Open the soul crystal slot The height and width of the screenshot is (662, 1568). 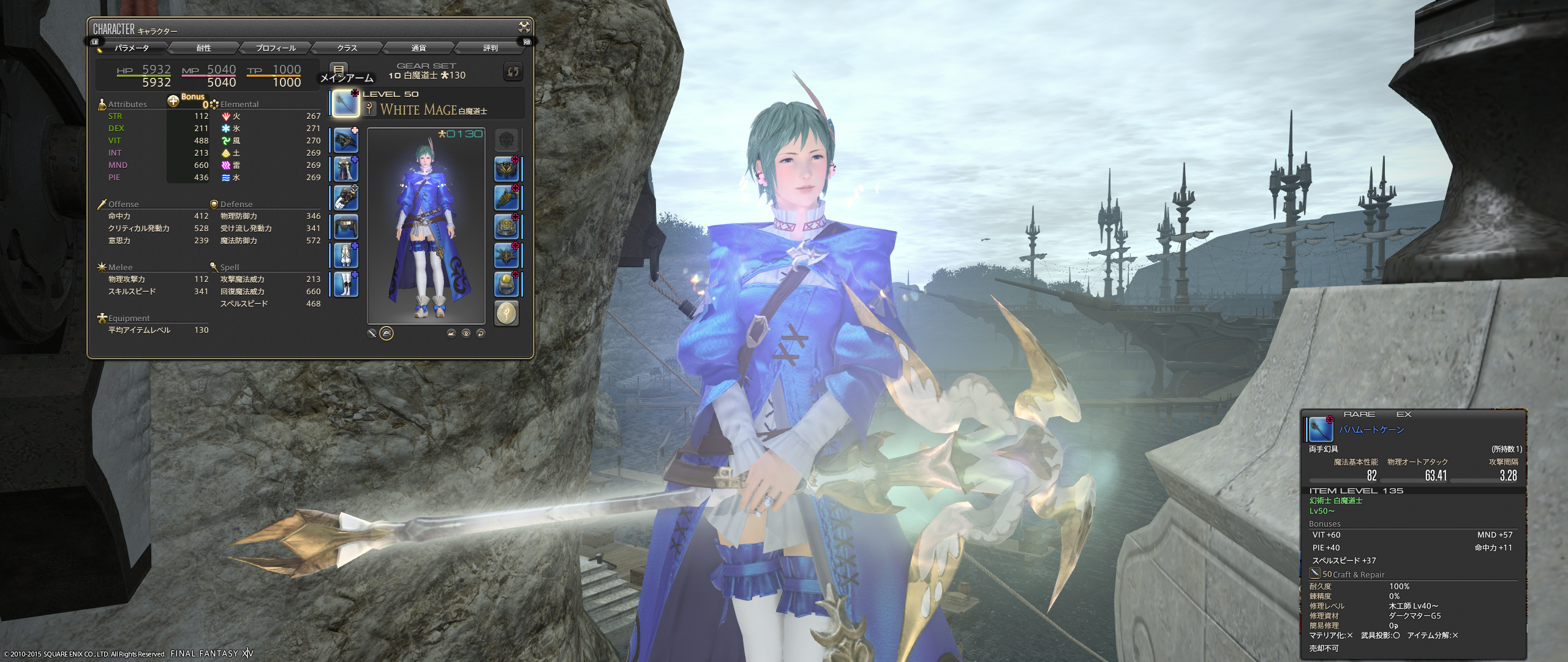tap(507, 313)
